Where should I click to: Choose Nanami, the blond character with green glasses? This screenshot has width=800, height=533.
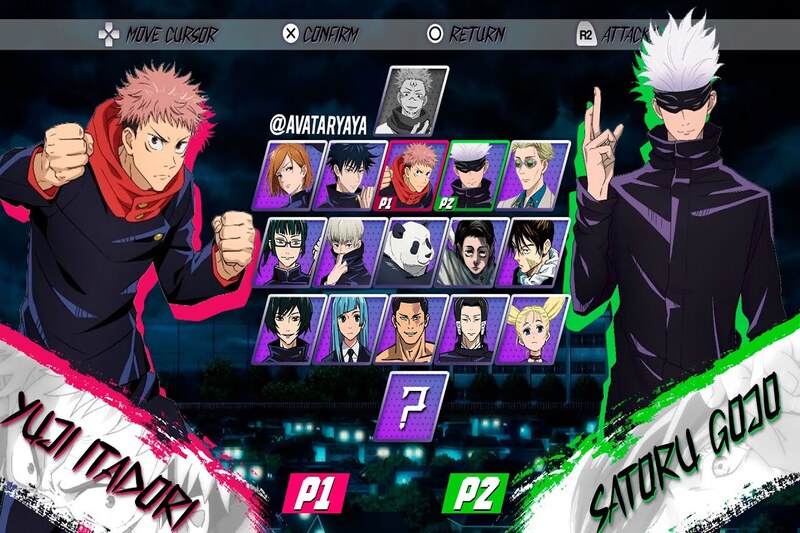click(536, 175)
